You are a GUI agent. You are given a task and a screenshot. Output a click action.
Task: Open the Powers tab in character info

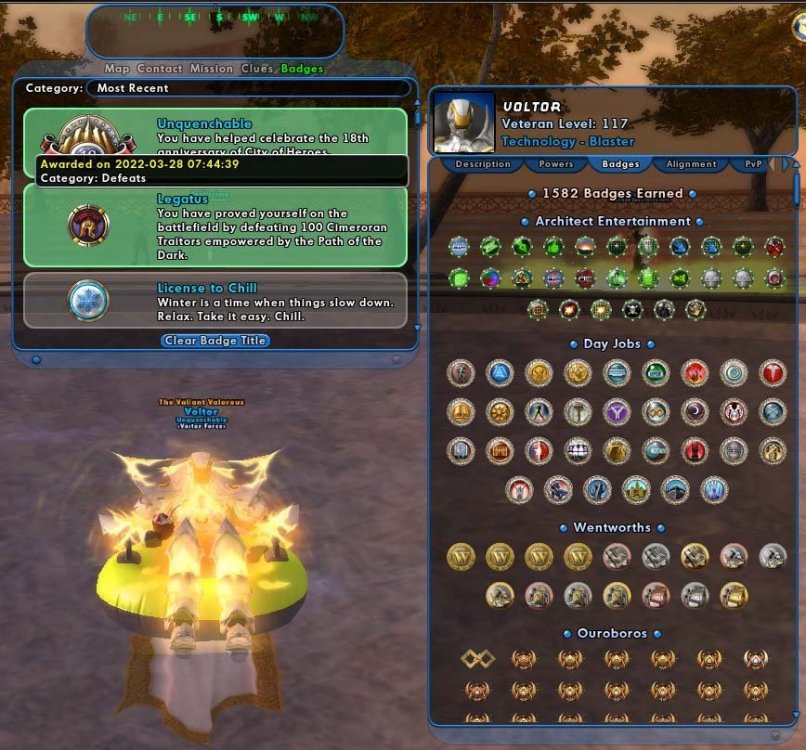pos(556,164)
